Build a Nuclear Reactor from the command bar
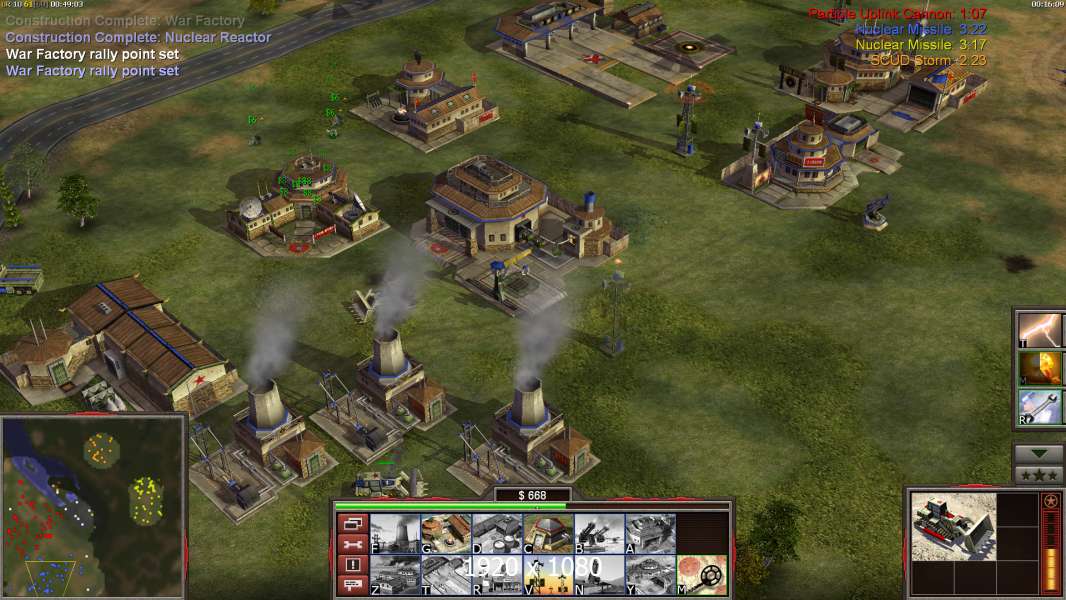The image size is (1066, 600). [395, 533]
